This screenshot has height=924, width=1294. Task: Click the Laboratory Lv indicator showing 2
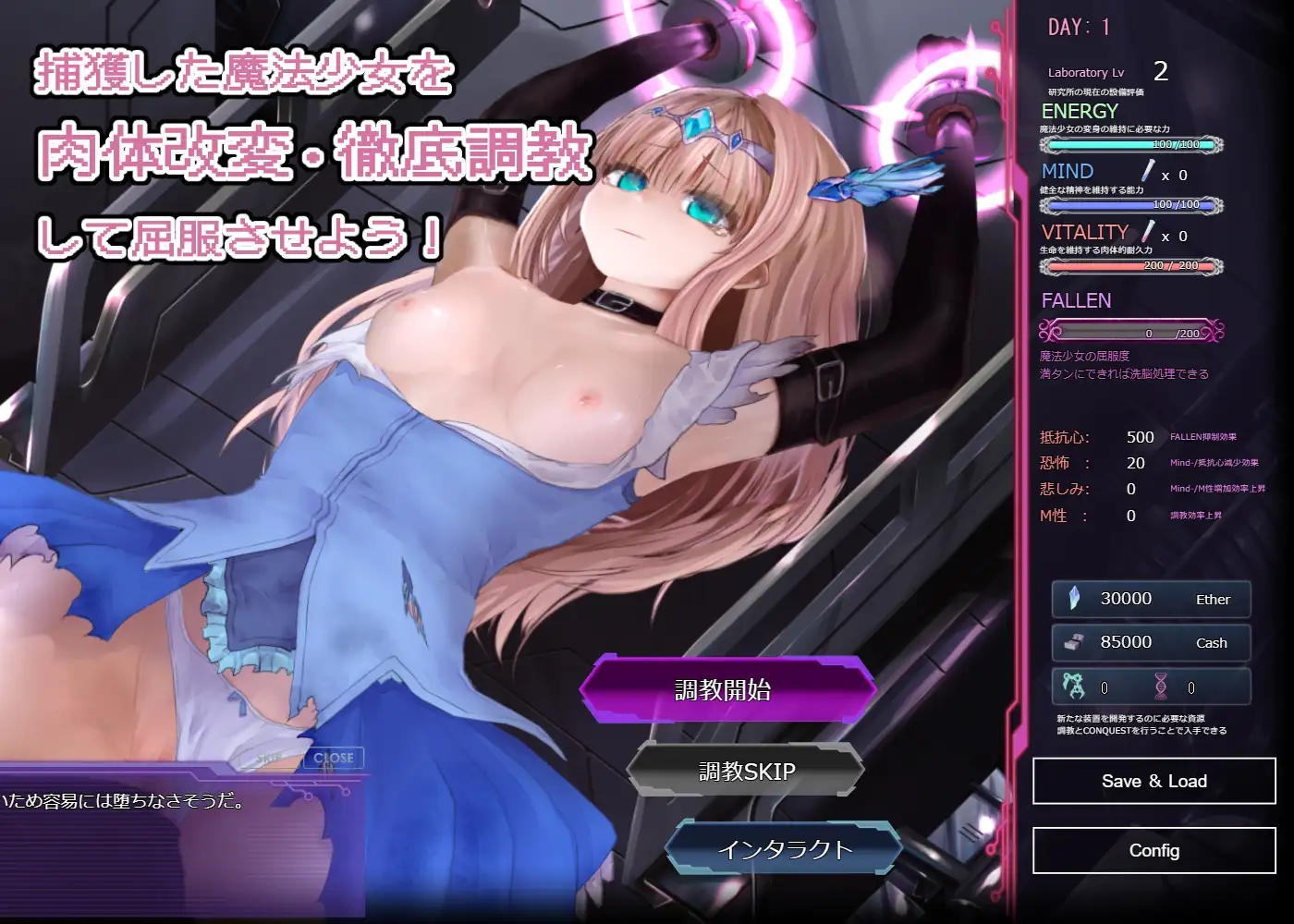pyautogui.click(x=1105, y=72)
